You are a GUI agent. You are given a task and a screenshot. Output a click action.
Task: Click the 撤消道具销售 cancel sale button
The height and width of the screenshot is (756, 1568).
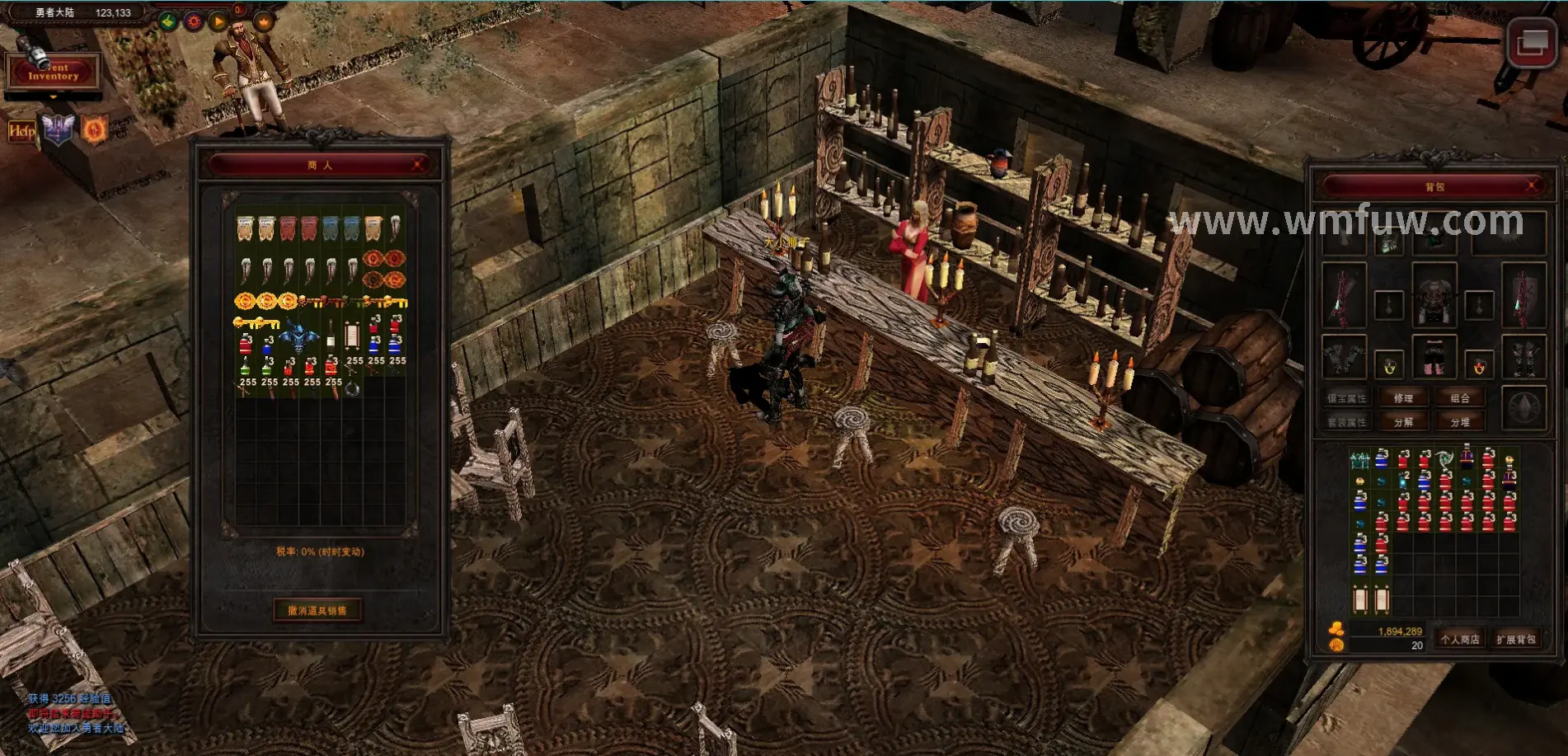[317, 611]
